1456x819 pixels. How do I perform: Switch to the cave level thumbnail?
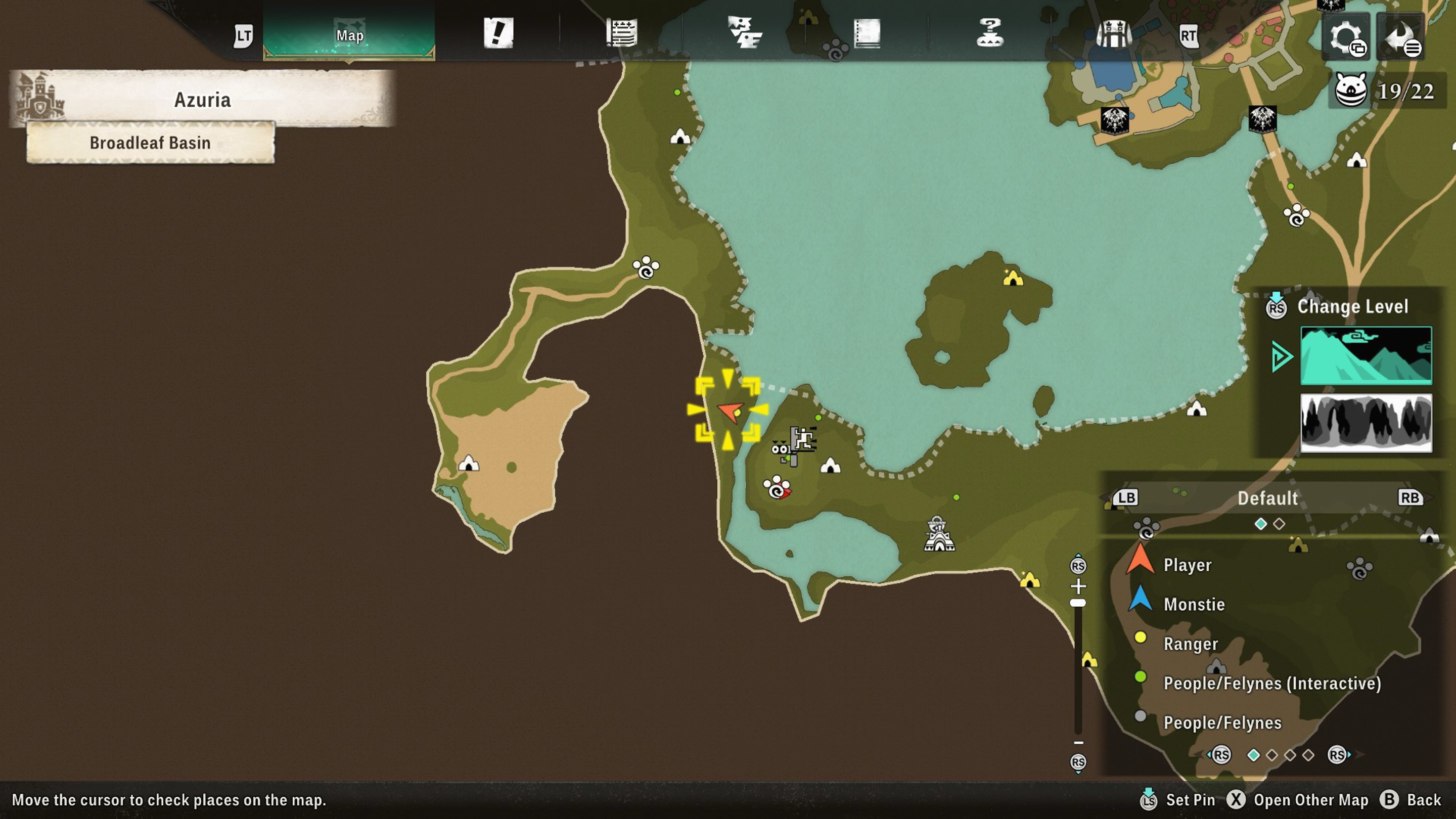point(1366,423)
